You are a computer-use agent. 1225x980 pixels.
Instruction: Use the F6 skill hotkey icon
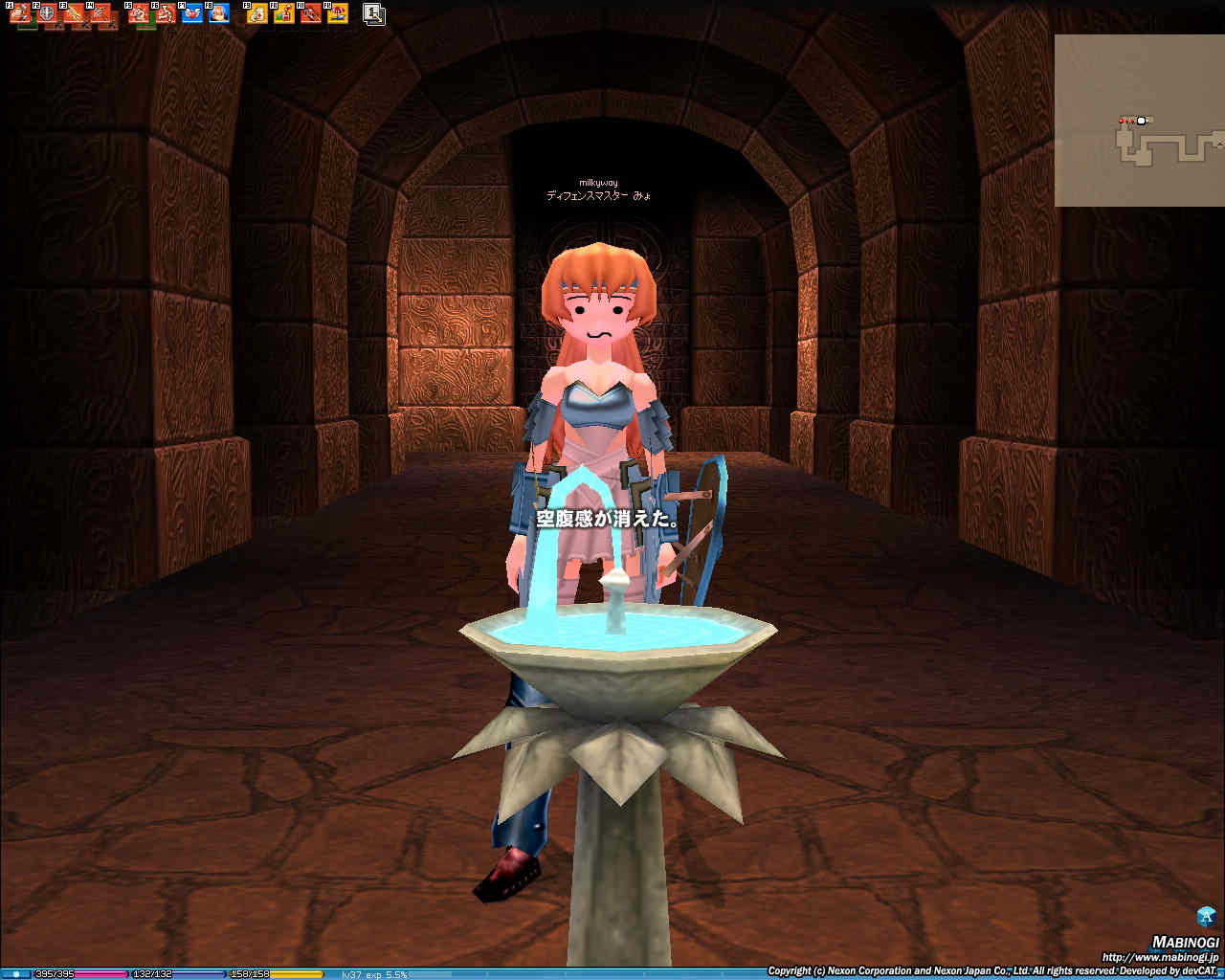[x=166, y=14]
